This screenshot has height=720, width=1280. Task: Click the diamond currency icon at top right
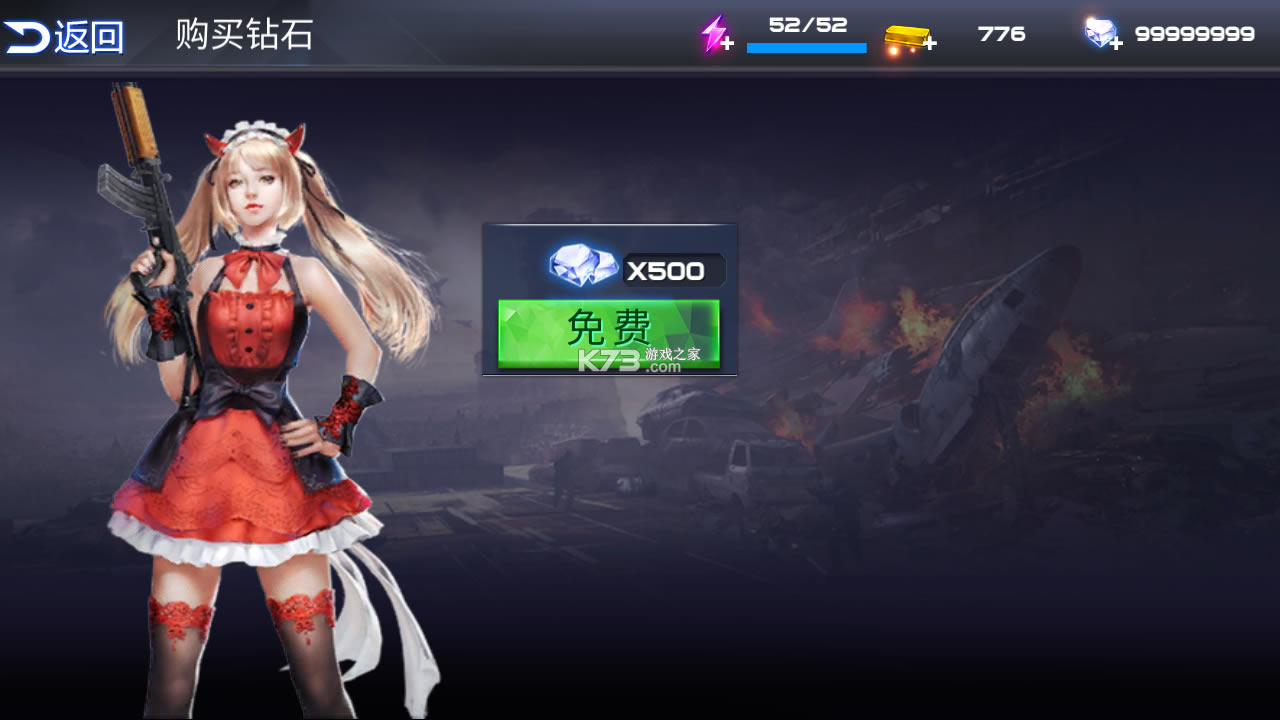pos(1098,30)
